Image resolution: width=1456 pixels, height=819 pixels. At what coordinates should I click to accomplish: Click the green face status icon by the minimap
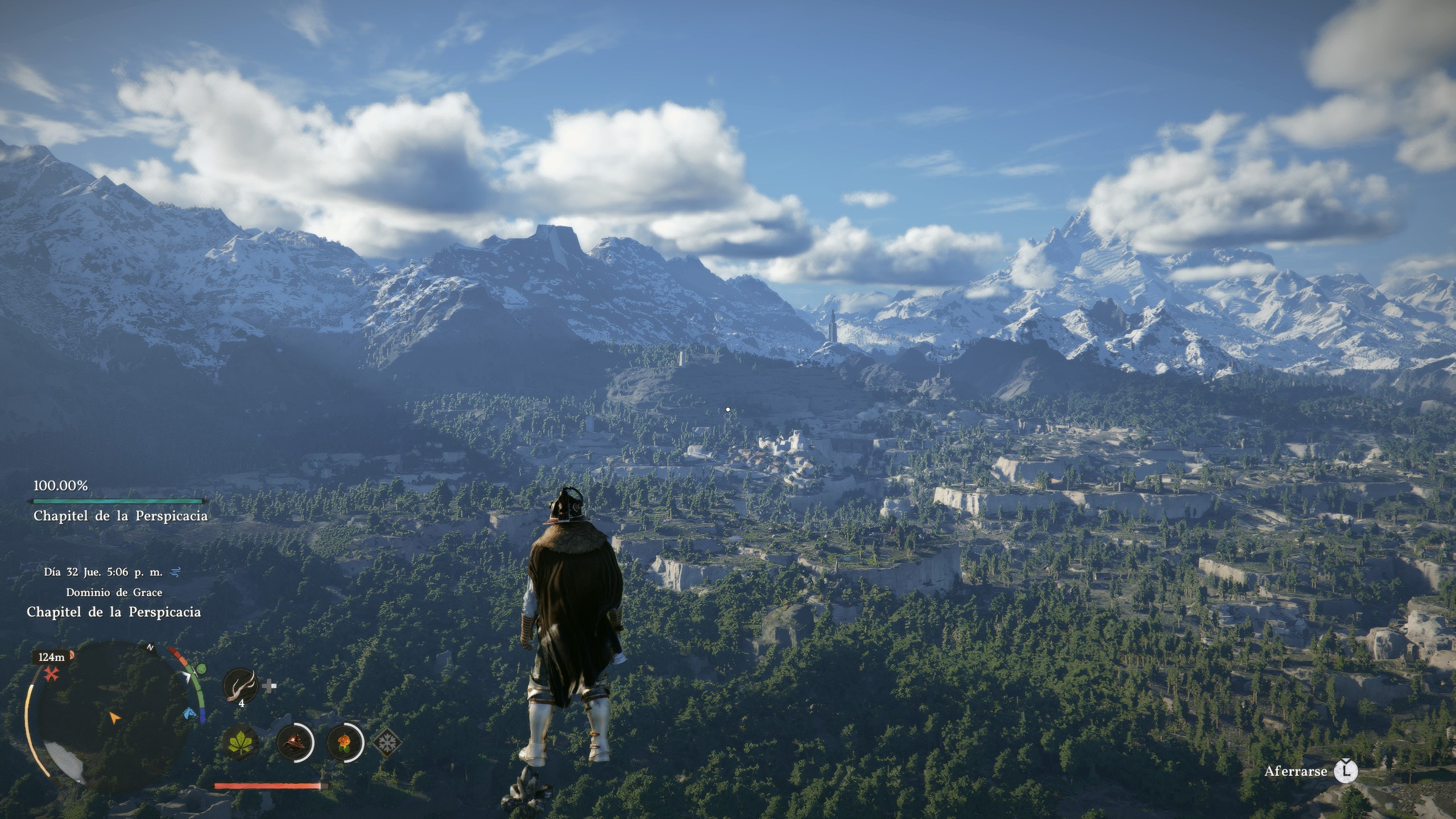[201, 670]
